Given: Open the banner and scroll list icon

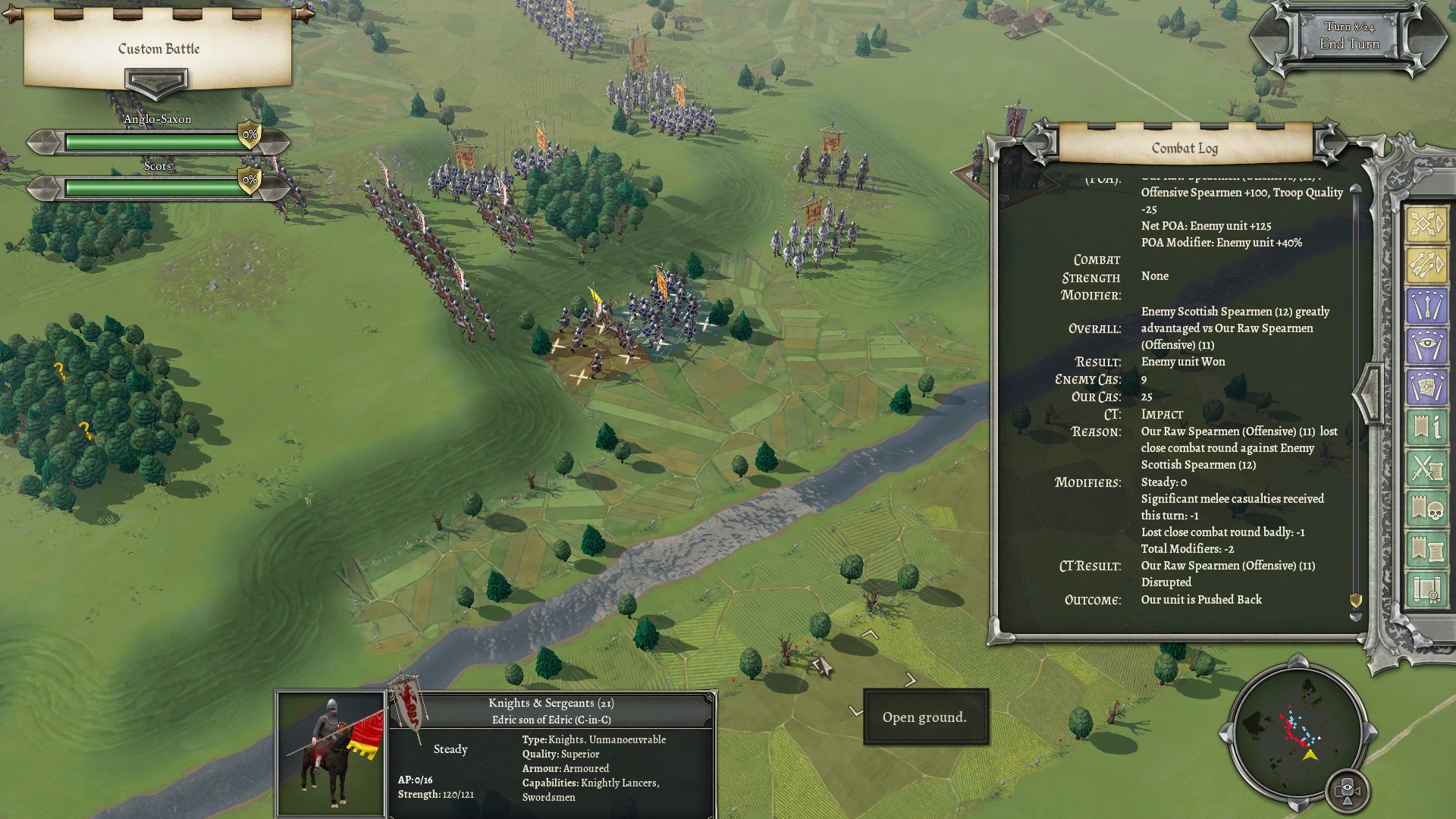Looking at the screenshot, I should pos(1426,549).
